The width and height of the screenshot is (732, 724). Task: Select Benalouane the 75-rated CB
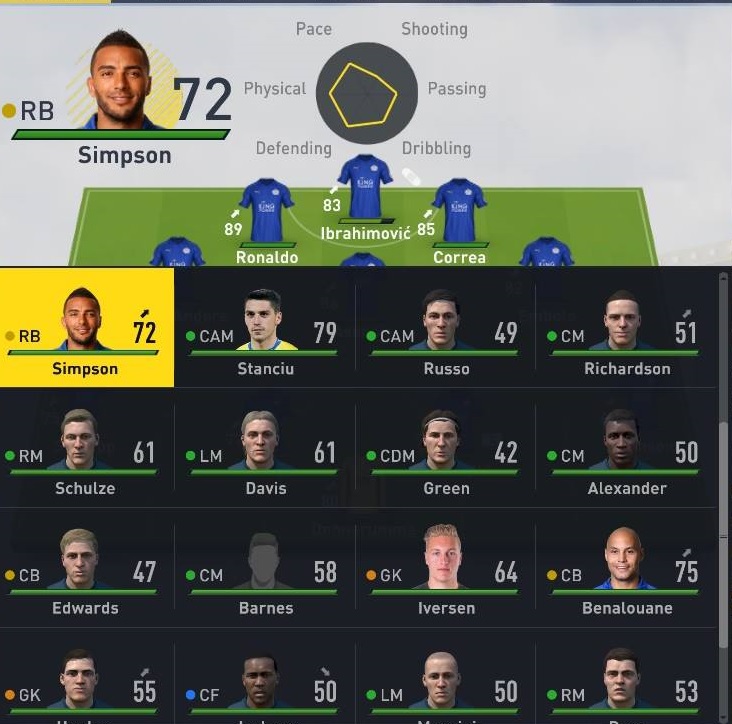coord(626,568)
